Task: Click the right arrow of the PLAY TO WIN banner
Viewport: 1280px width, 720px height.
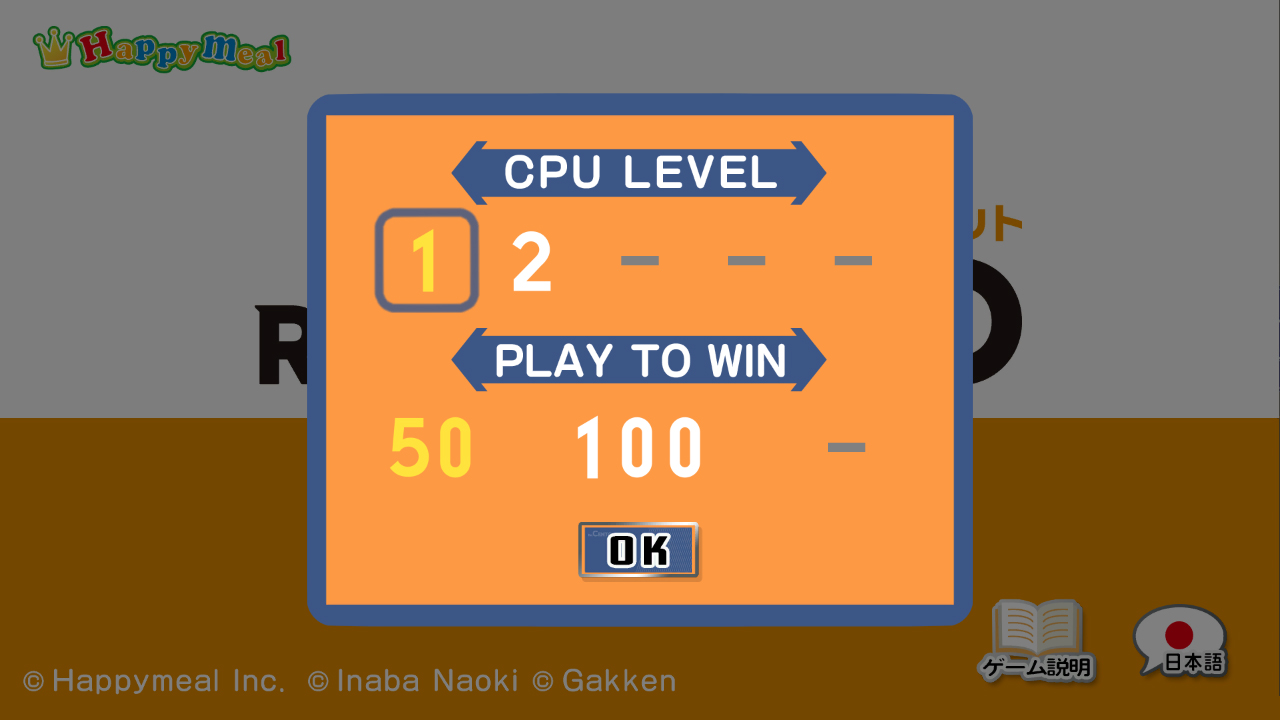Action: 808,360
